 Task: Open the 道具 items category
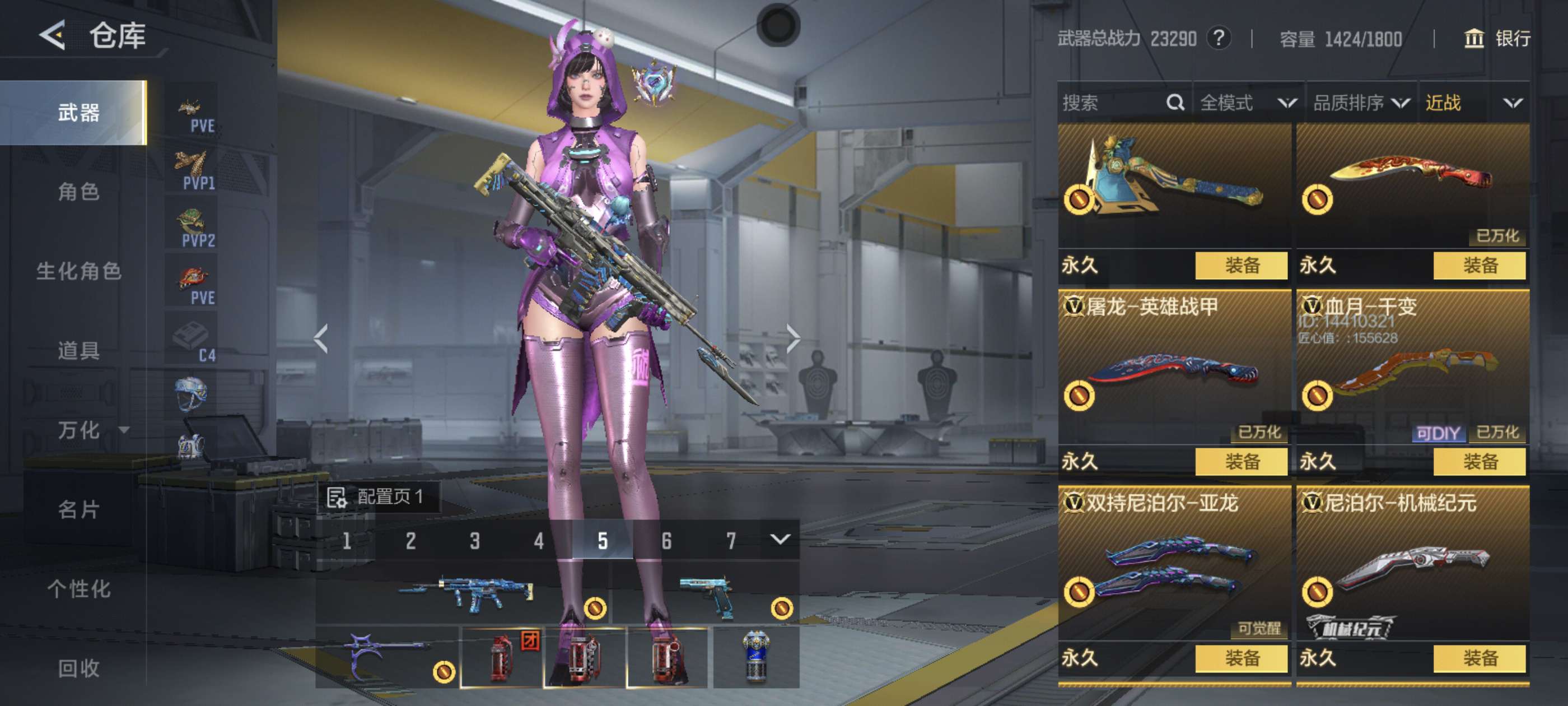tap(78, 350)
